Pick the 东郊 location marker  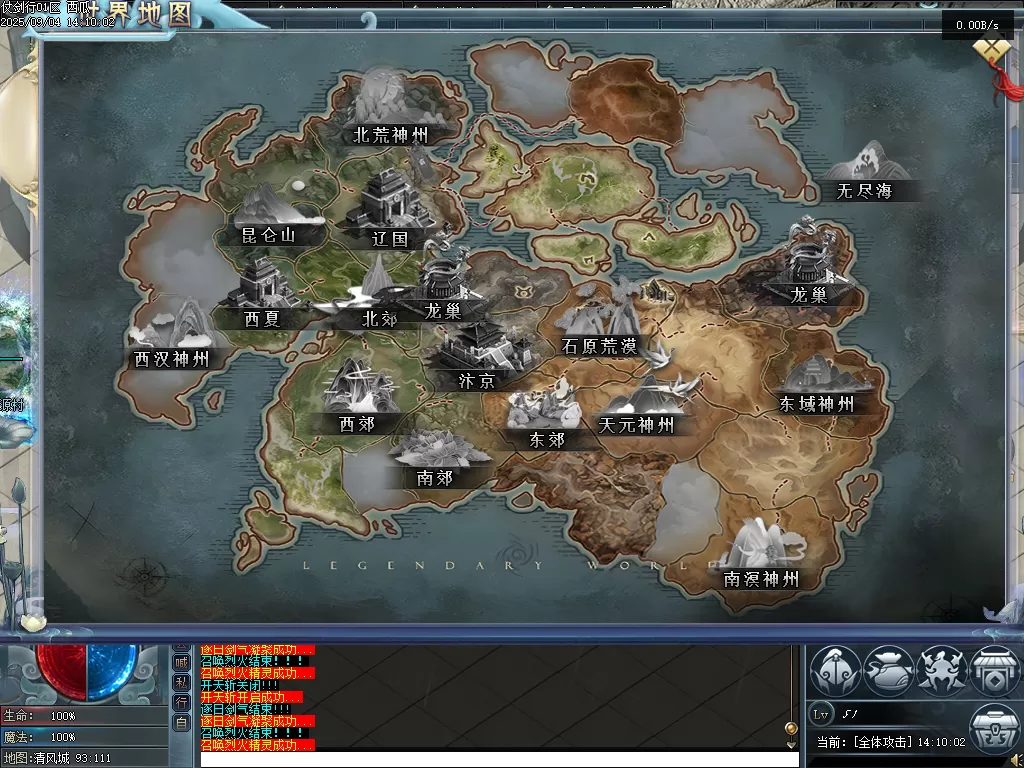[x=546, y=418]
